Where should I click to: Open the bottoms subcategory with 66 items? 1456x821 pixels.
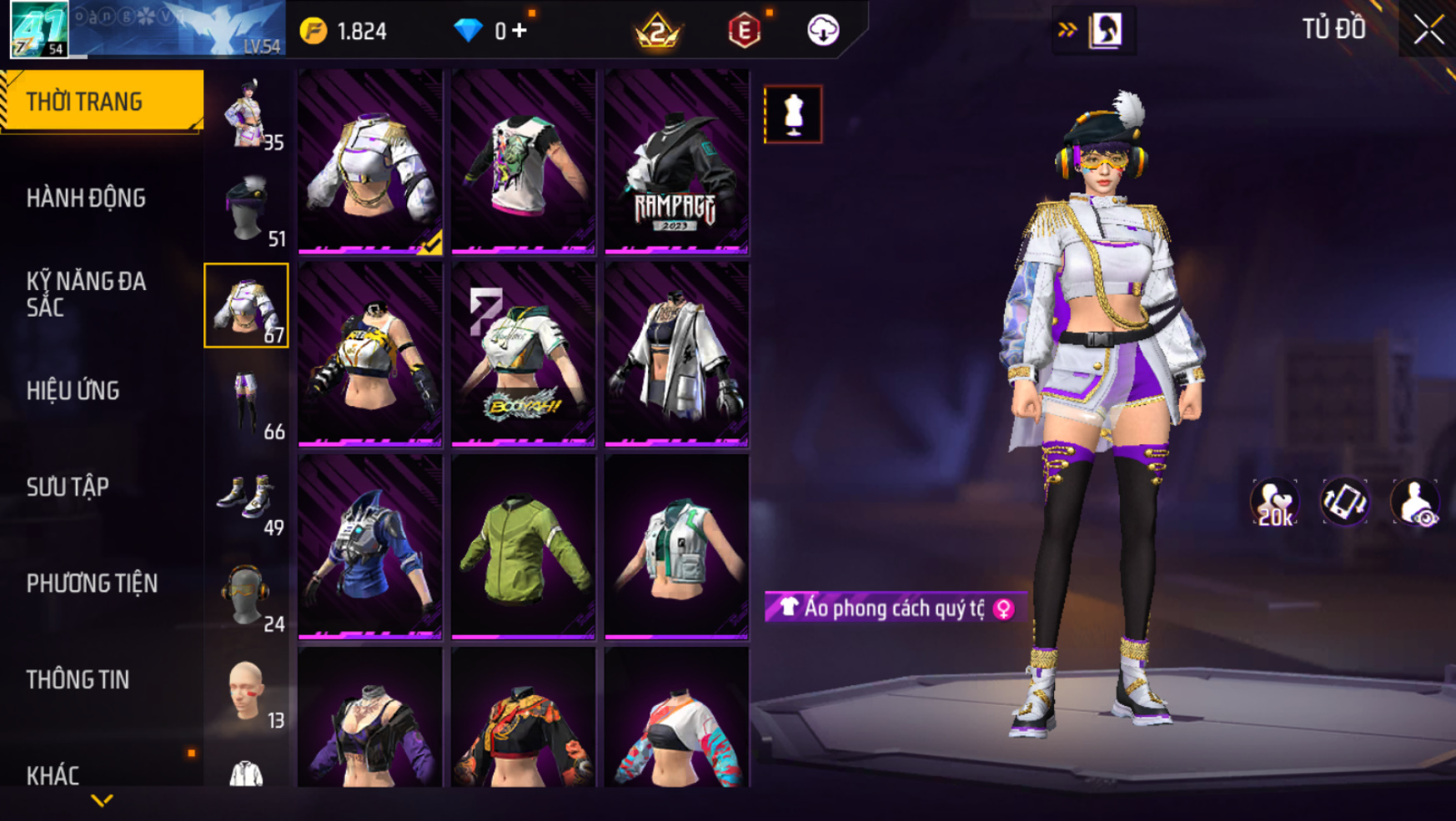click(x=247, y=403)
